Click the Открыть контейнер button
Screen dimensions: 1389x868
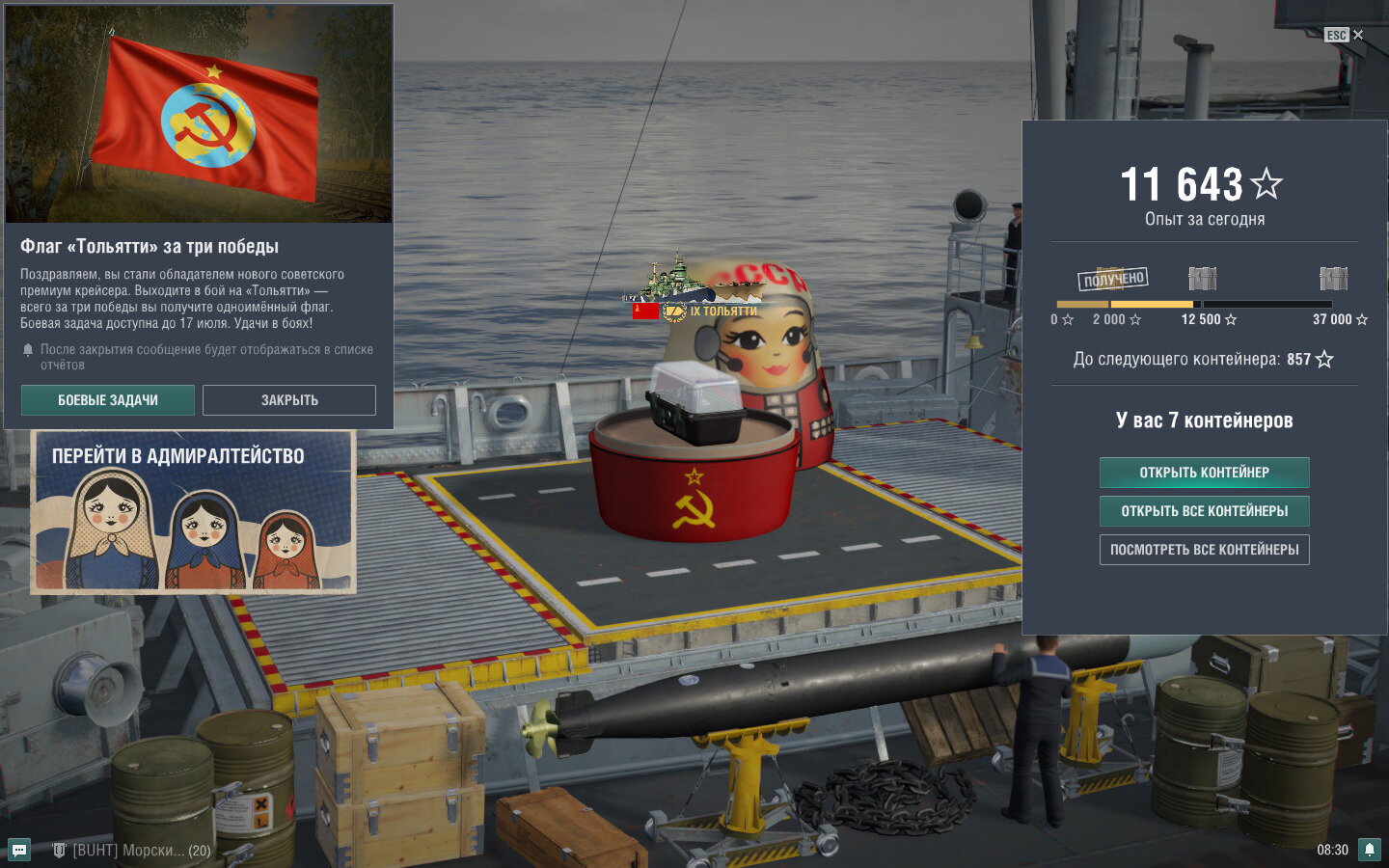1204,473
